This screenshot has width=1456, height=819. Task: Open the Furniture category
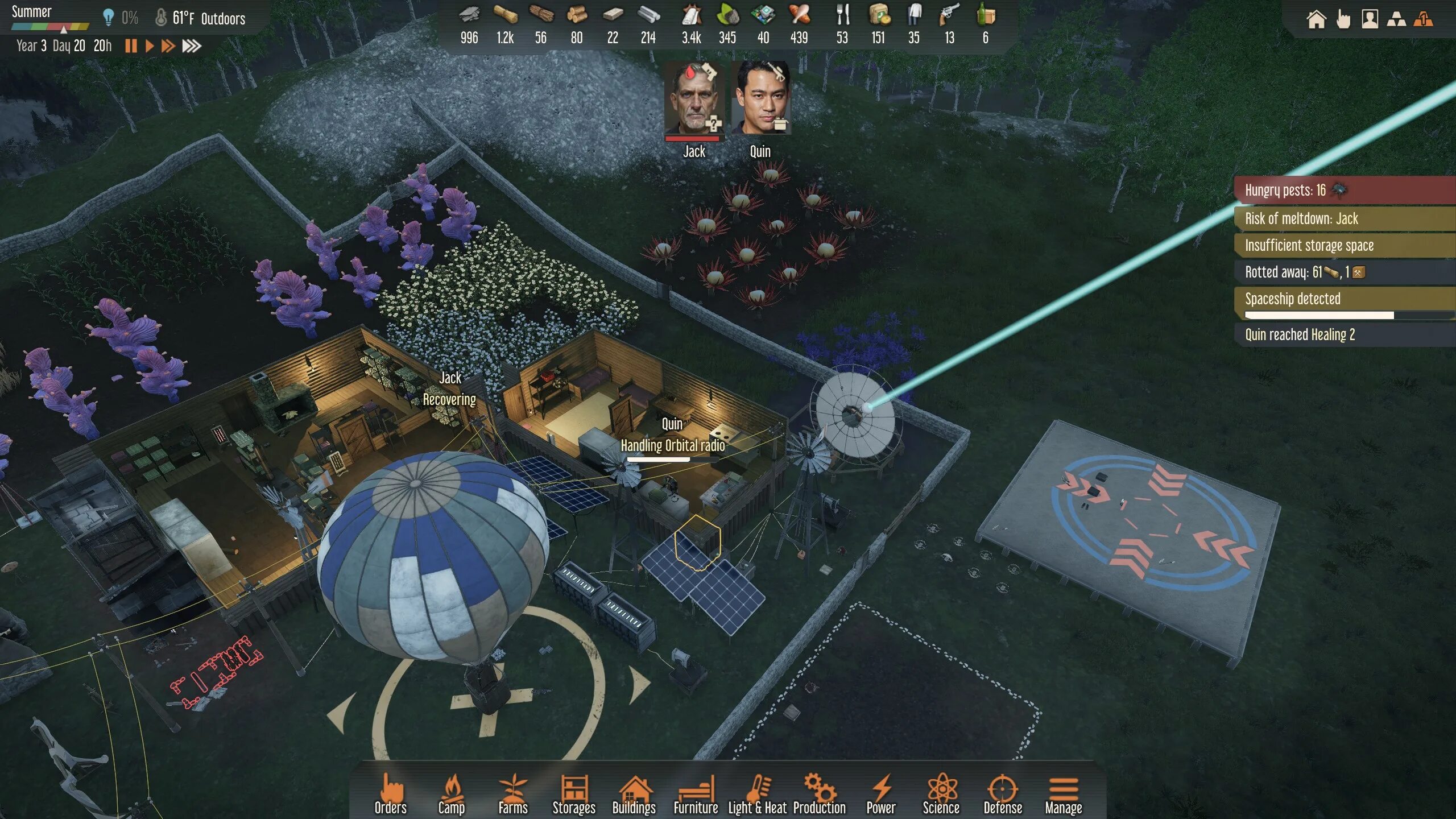[x=695, y=793]
